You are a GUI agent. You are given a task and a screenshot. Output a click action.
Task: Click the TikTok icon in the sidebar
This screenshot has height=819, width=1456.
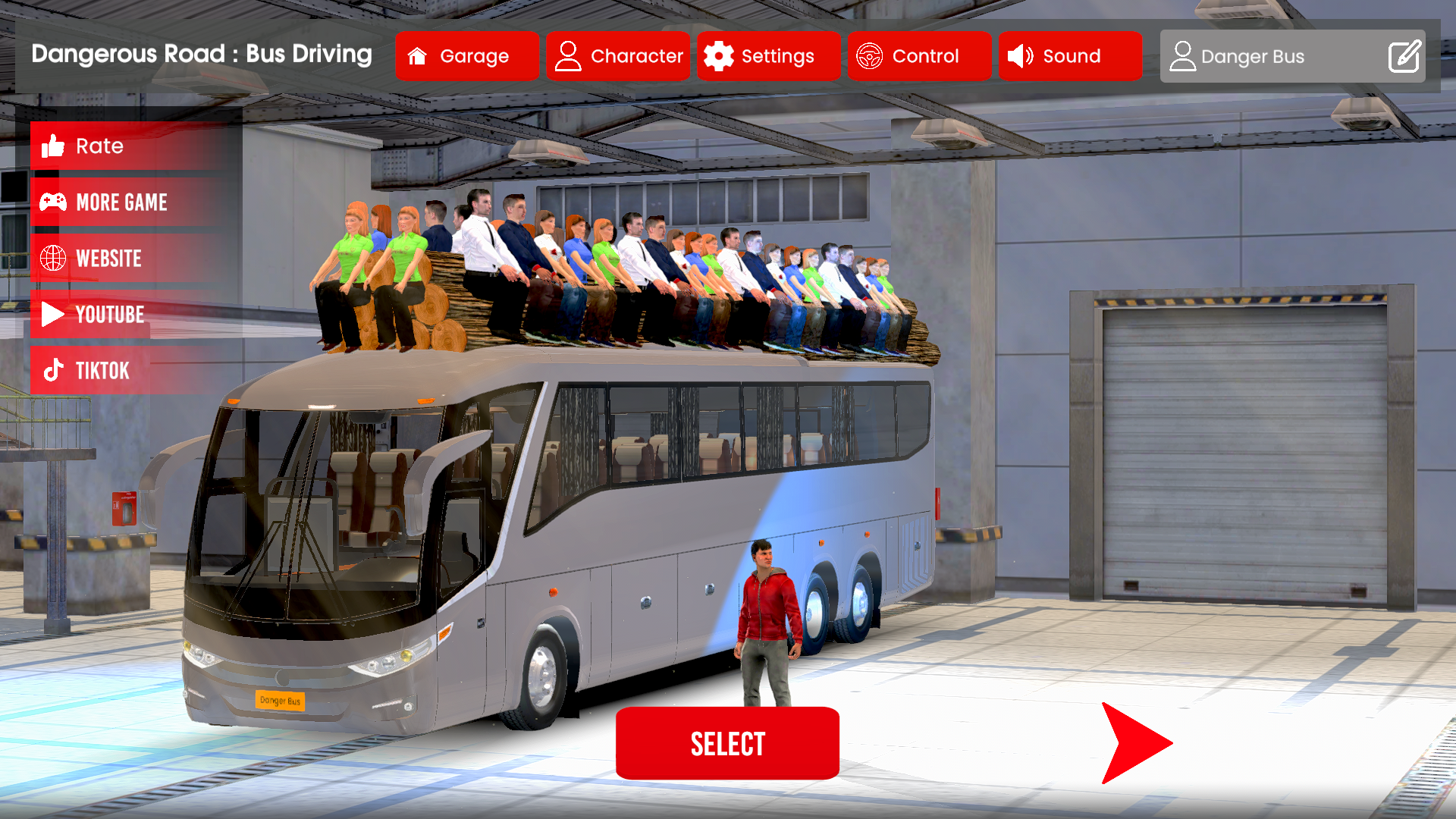[x=52, y=370]
